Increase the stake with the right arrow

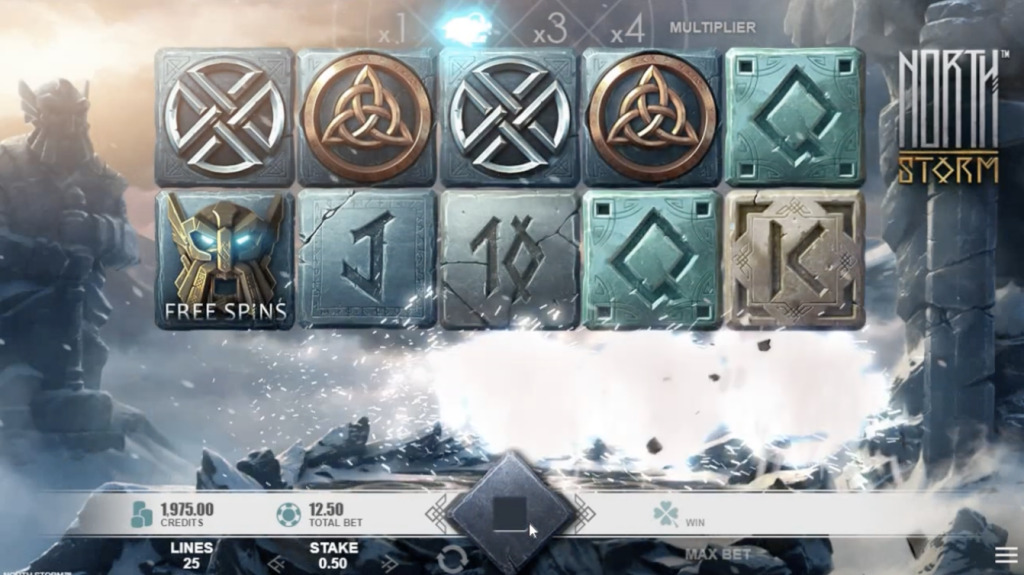coord(390,564)
